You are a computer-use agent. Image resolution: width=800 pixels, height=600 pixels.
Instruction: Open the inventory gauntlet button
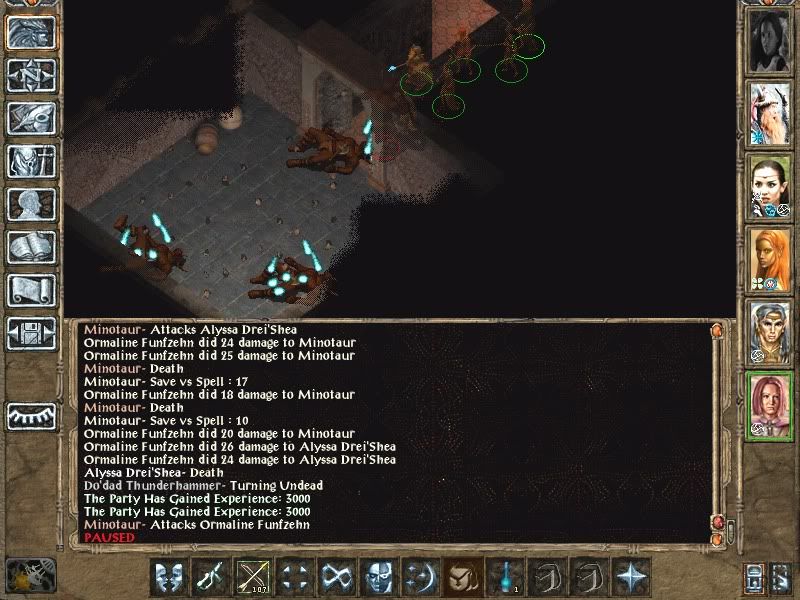[31, 118]
